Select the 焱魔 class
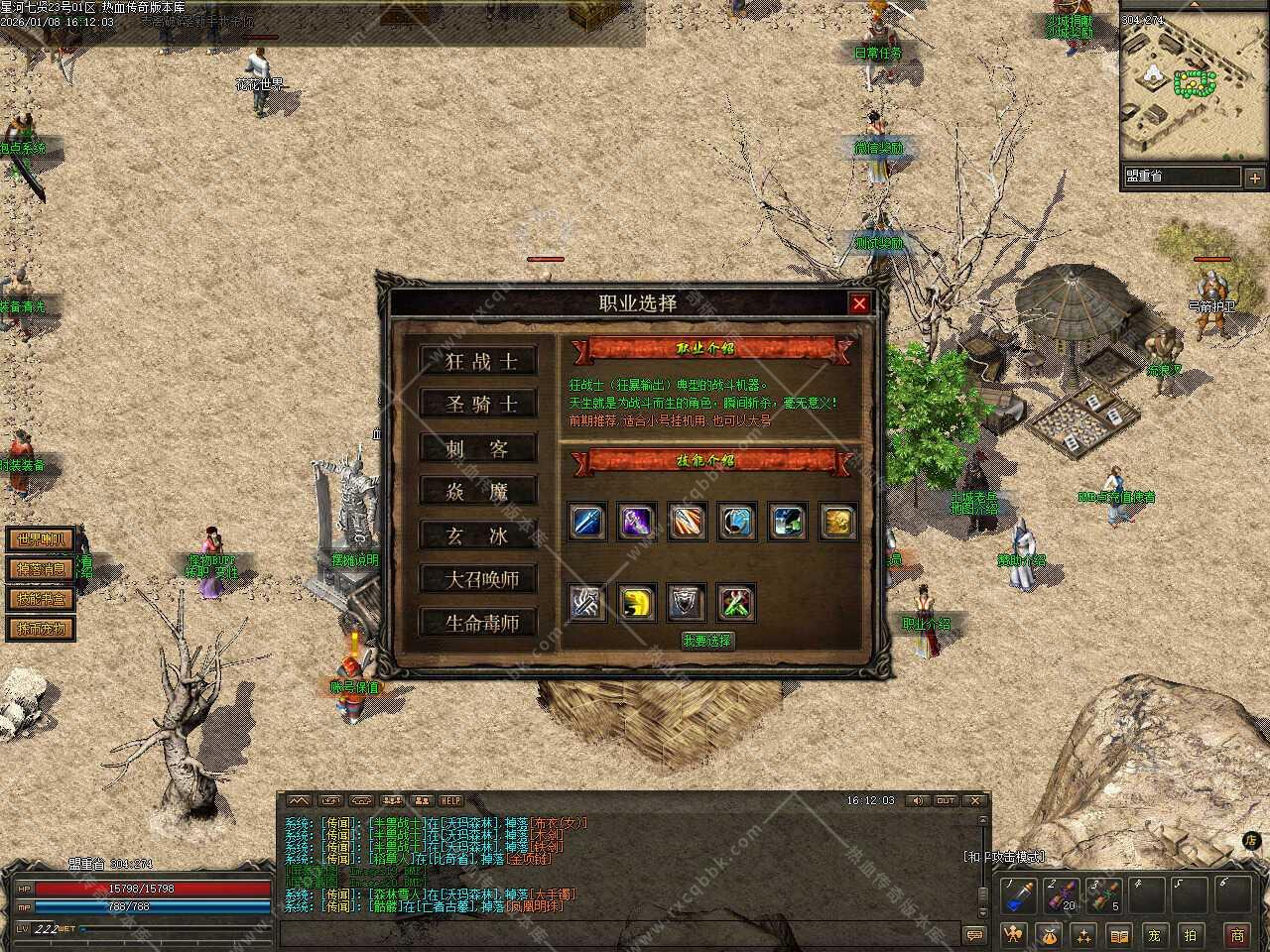The image size is (1270, 952). [x=478, y=492]
